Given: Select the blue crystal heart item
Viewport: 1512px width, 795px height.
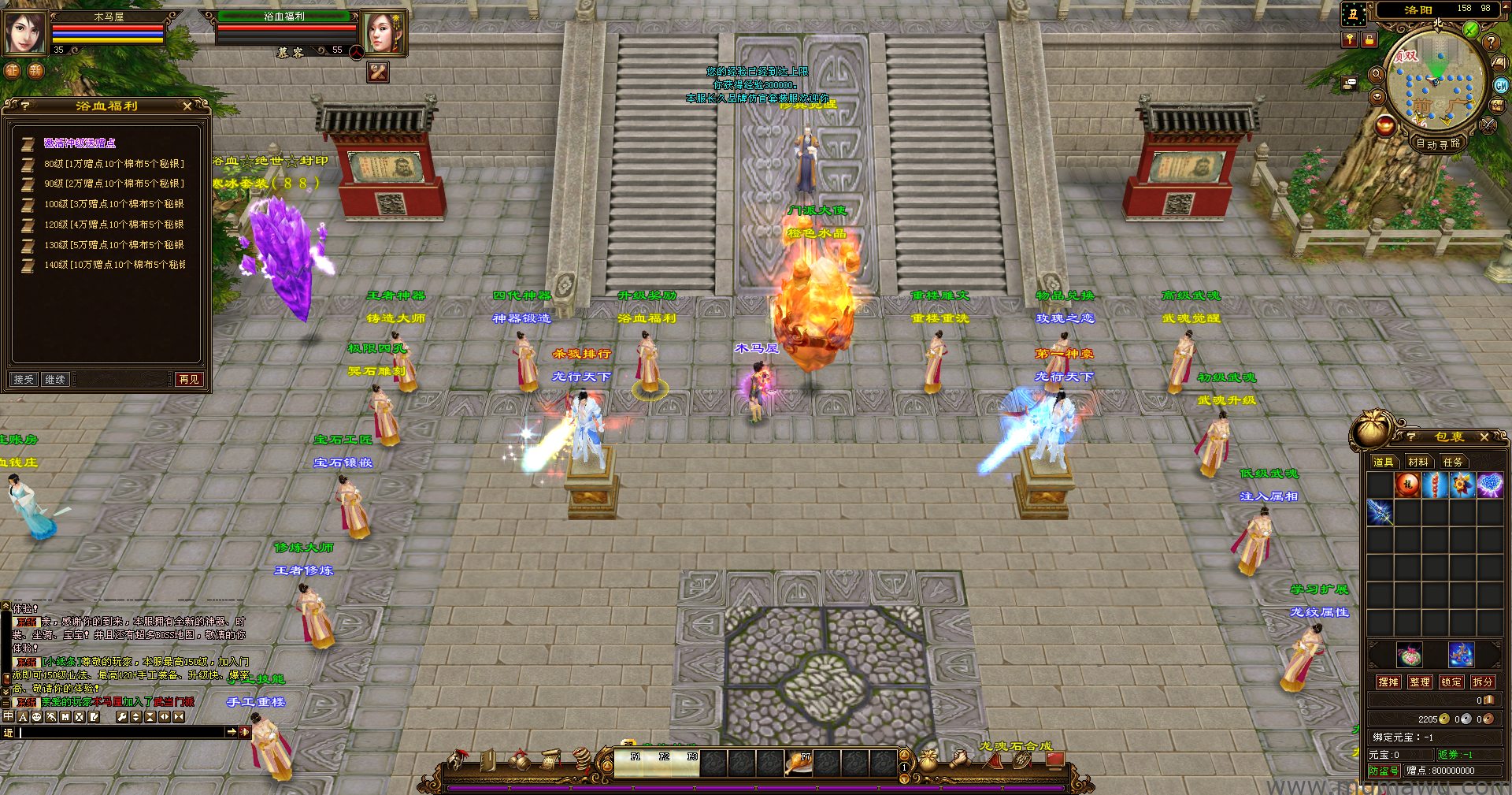Looking at the screenshot, I should click(x=1489, y=485).
